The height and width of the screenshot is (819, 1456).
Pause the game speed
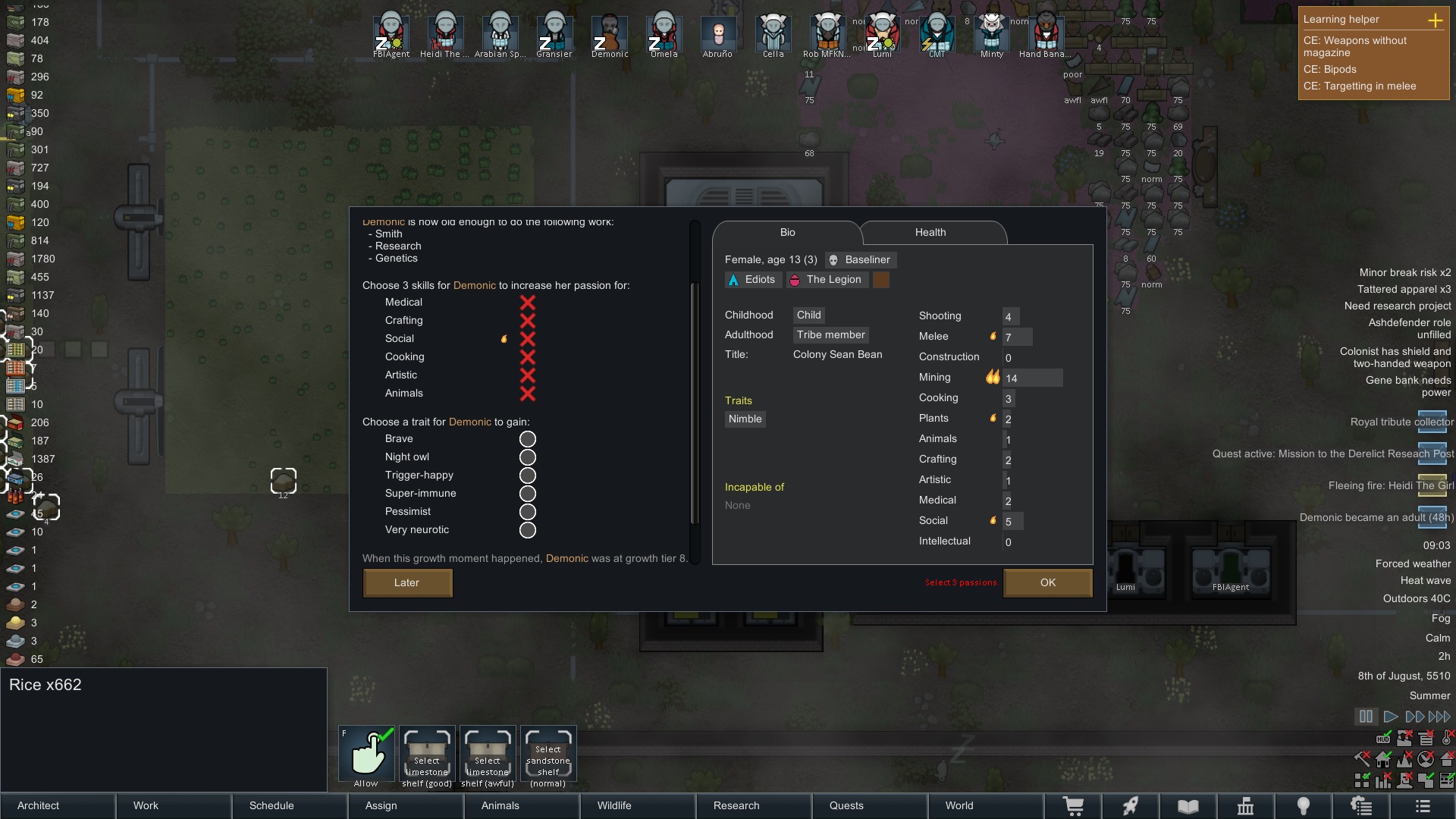[x=1366, y=717]
